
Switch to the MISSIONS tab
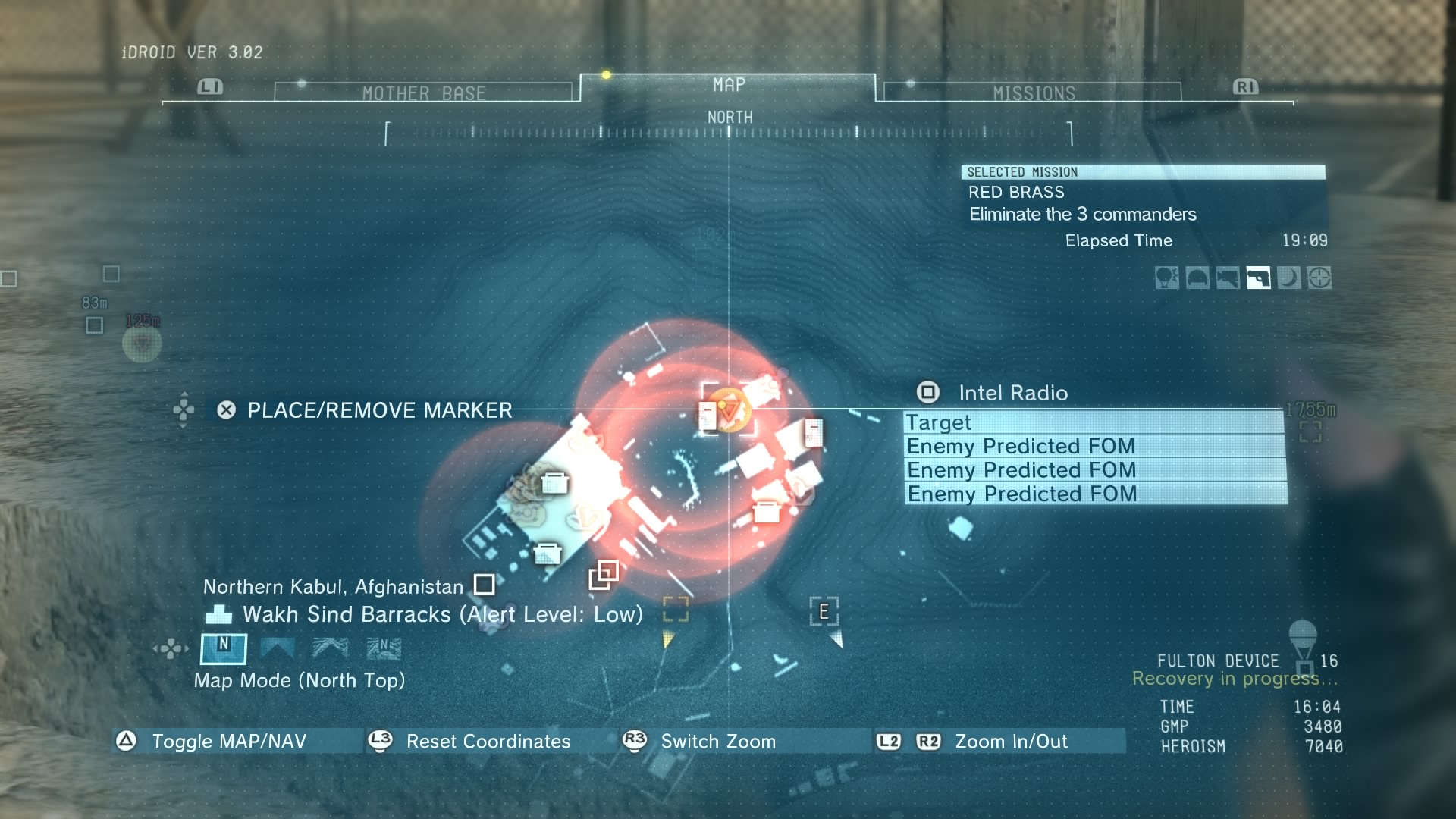click(x=1033, y=91)
